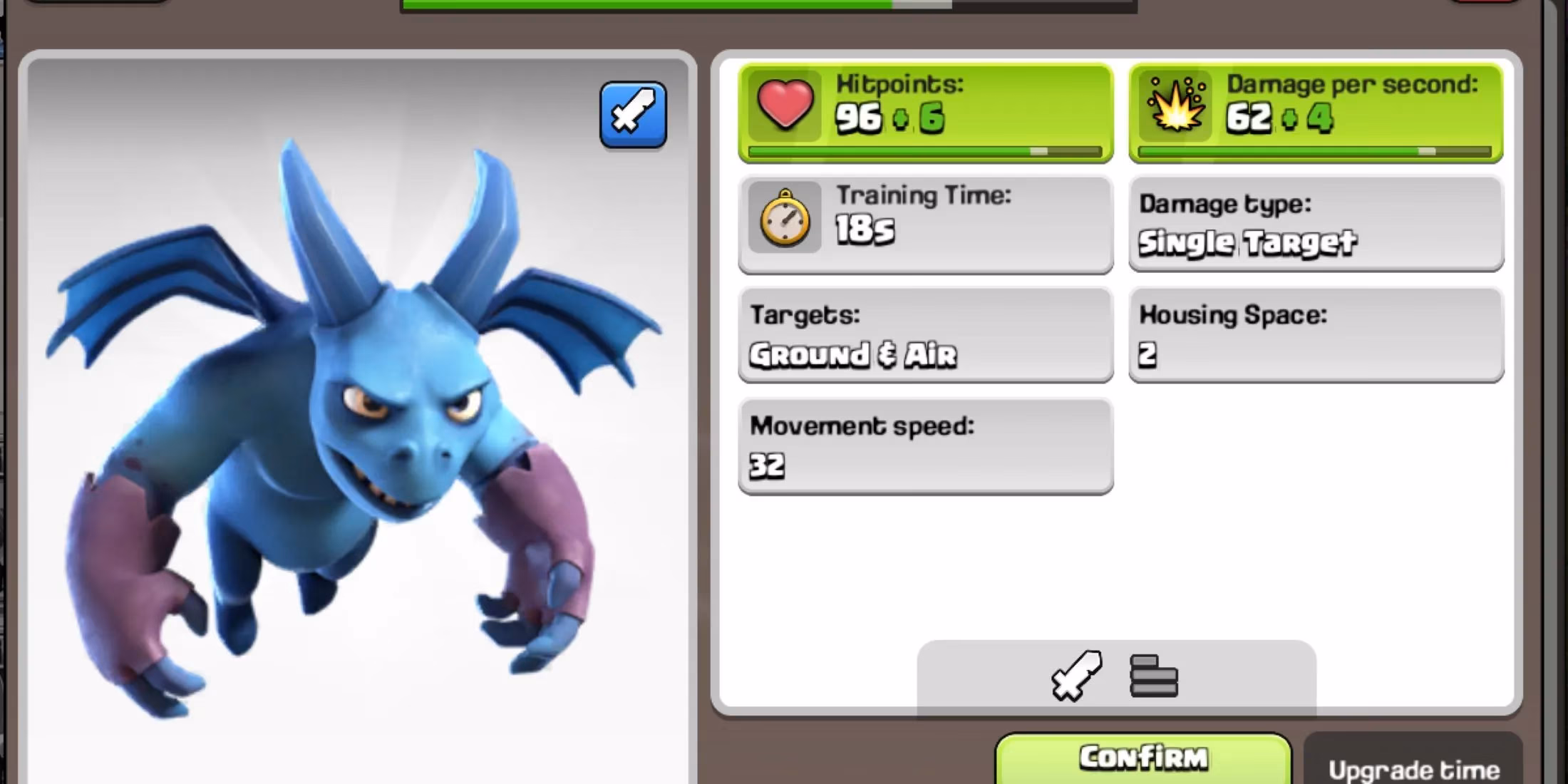This screenshot has width=1568, height=784.
Task: Select the stacked-levels icon in the bottom view switcher
Action: (x=1155, y=677)
